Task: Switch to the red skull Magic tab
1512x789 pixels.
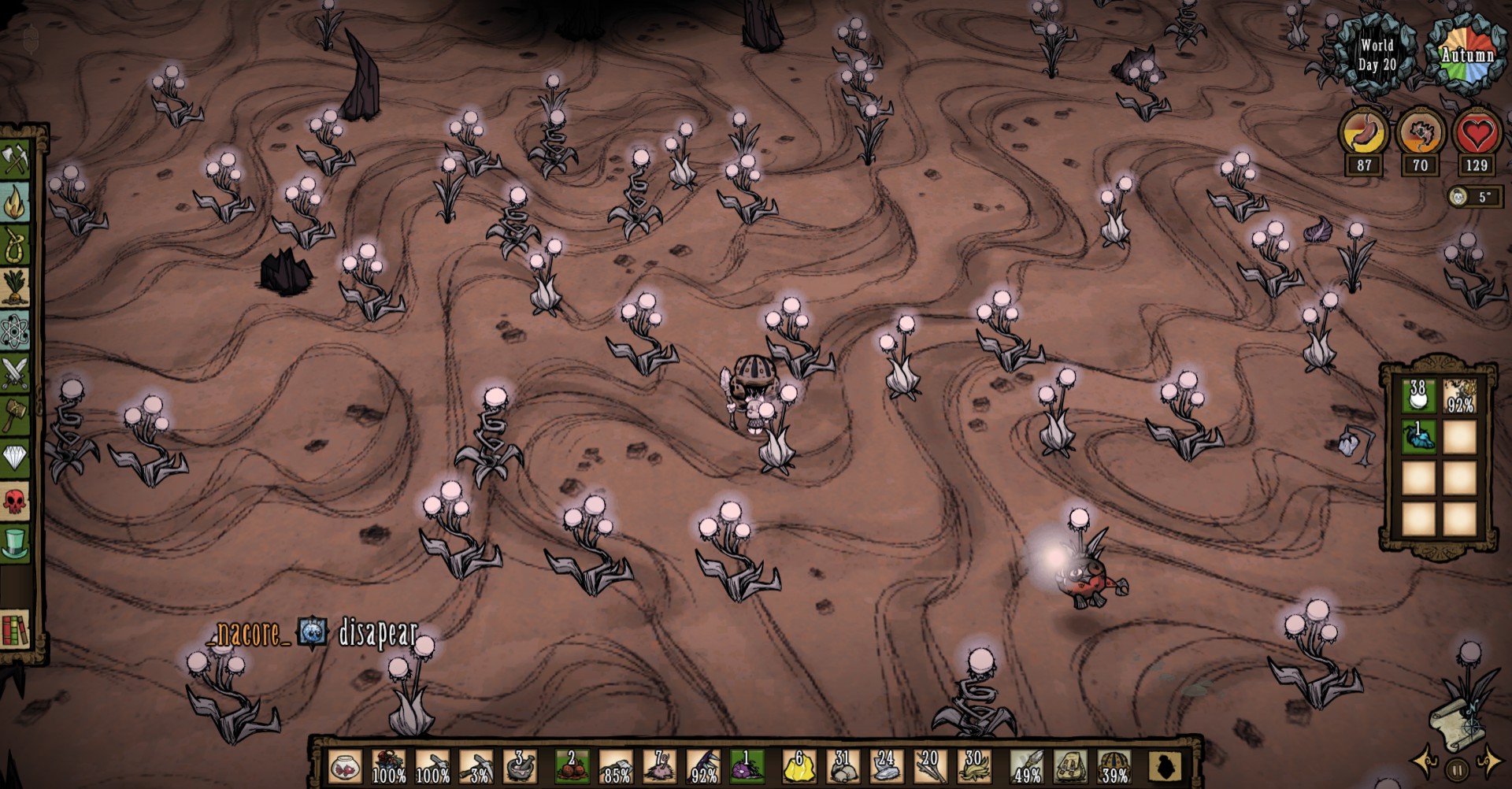Action: [x=15, y=499]
